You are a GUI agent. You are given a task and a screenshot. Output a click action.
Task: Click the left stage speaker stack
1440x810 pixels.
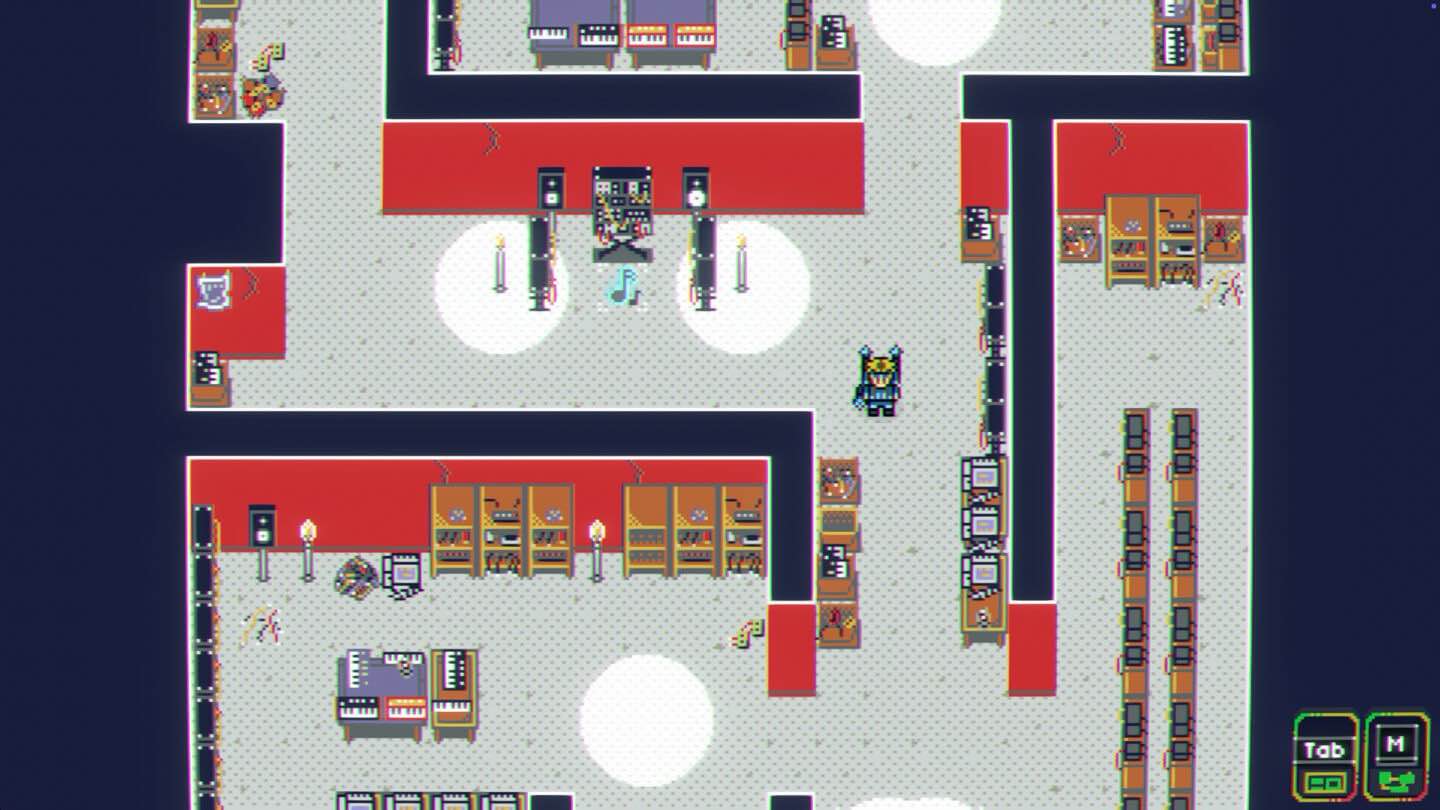(x=549, y=190)
